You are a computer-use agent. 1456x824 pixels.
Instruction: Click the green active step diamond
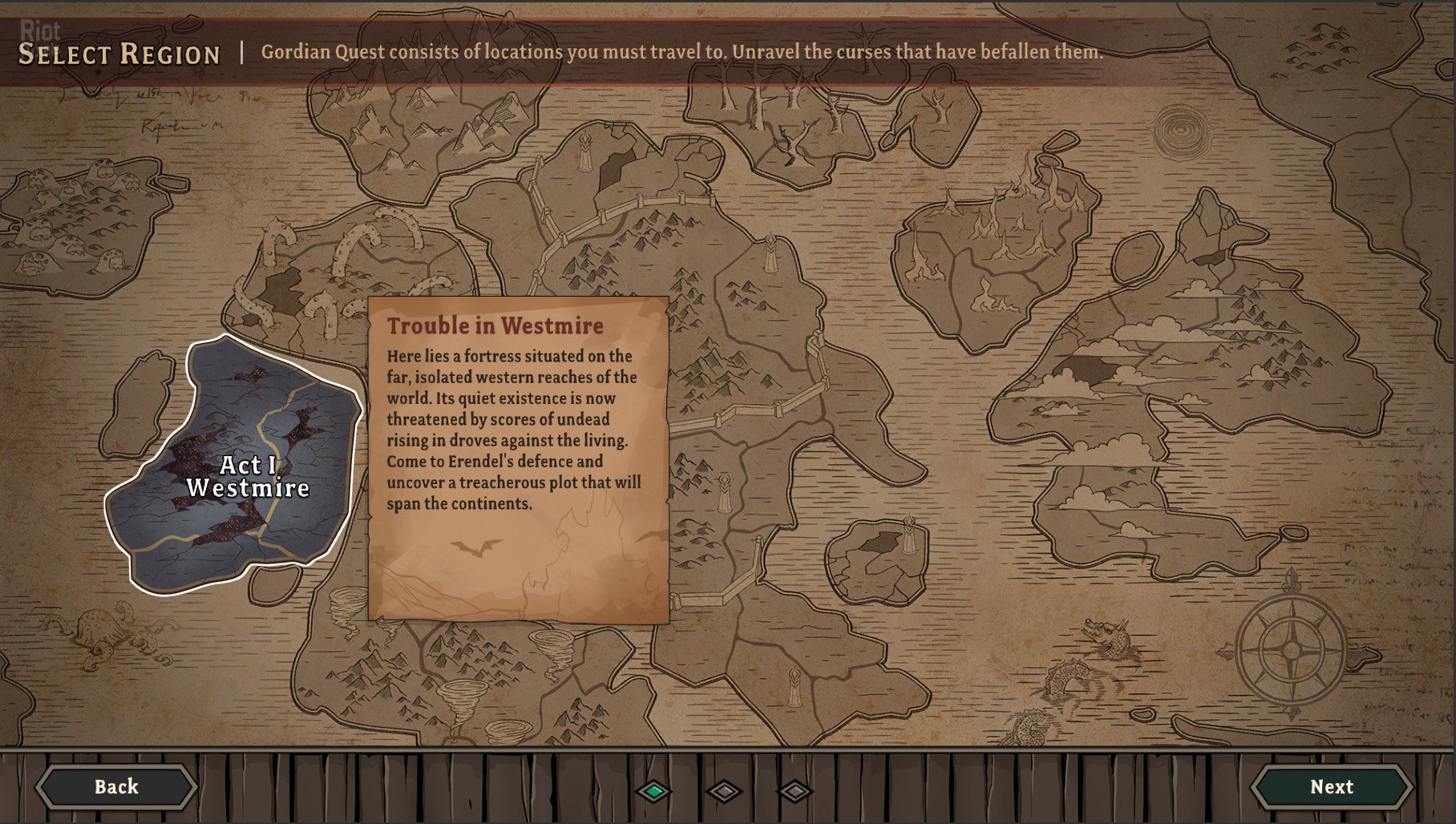(x=654, y=791)
